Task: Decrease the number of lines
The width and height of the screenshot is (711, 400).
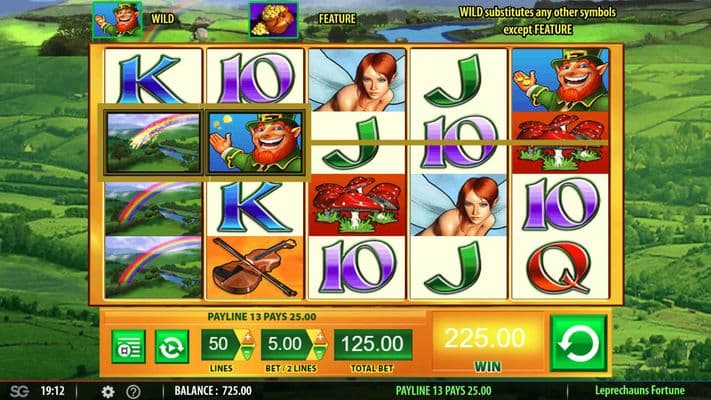Action: (x=245, y=353)
